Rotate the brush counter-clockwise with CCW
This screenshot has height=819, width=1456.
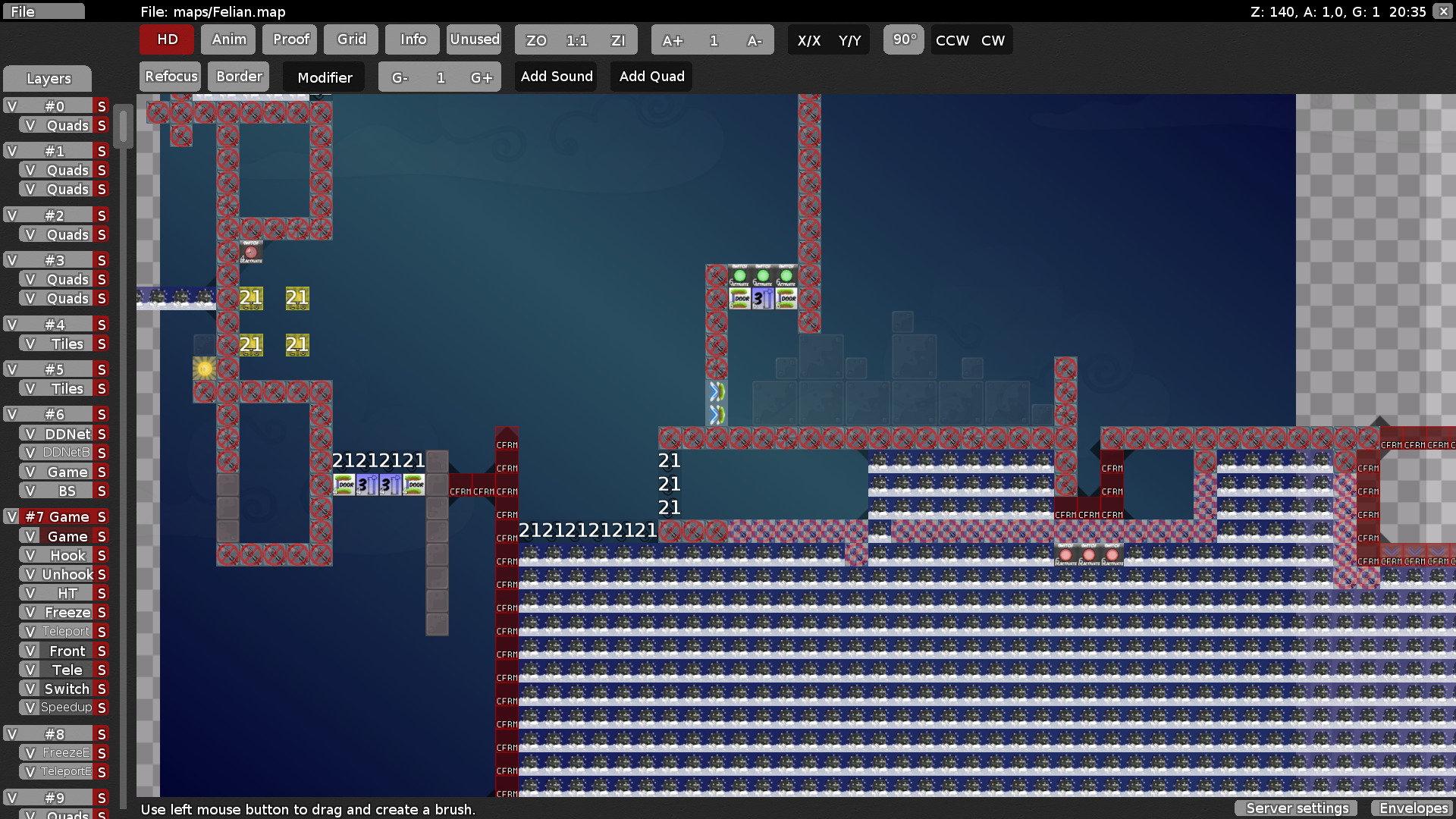[952, 40]
